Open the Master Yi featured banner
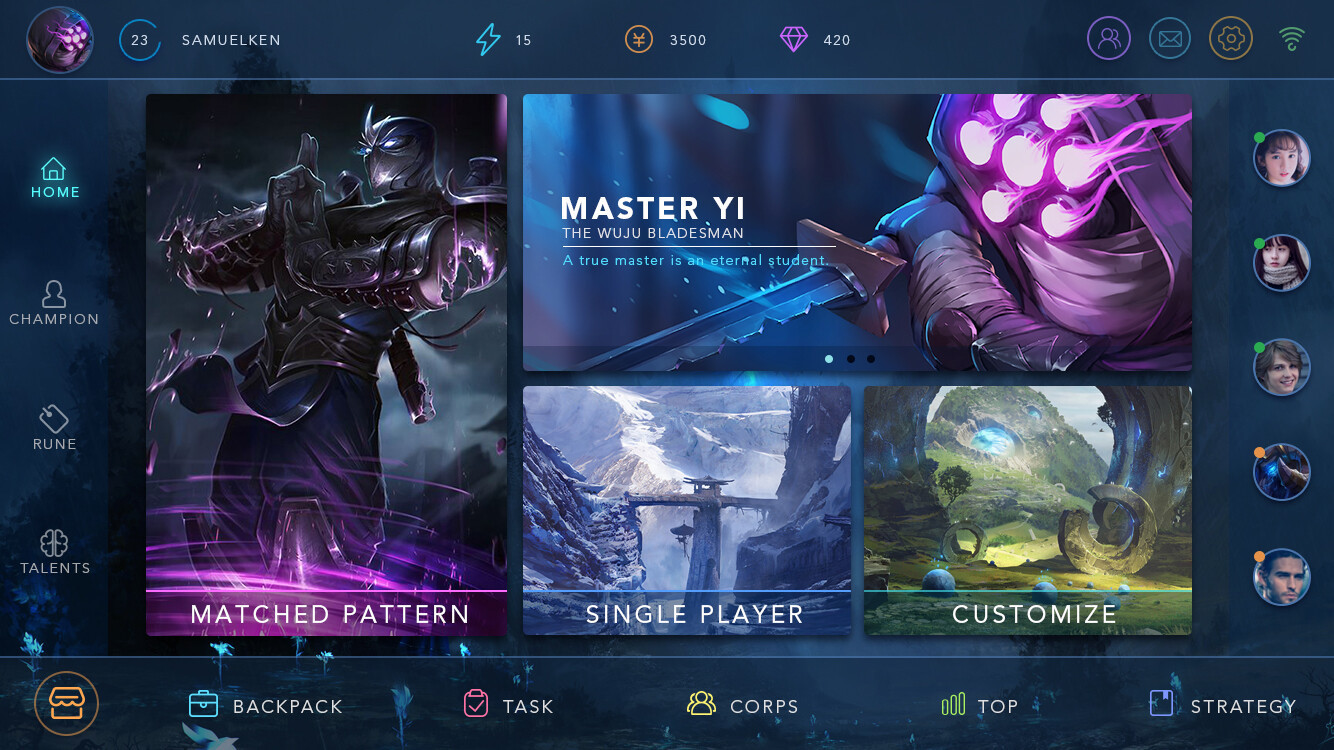1334x750 pixels. (857, 232)
